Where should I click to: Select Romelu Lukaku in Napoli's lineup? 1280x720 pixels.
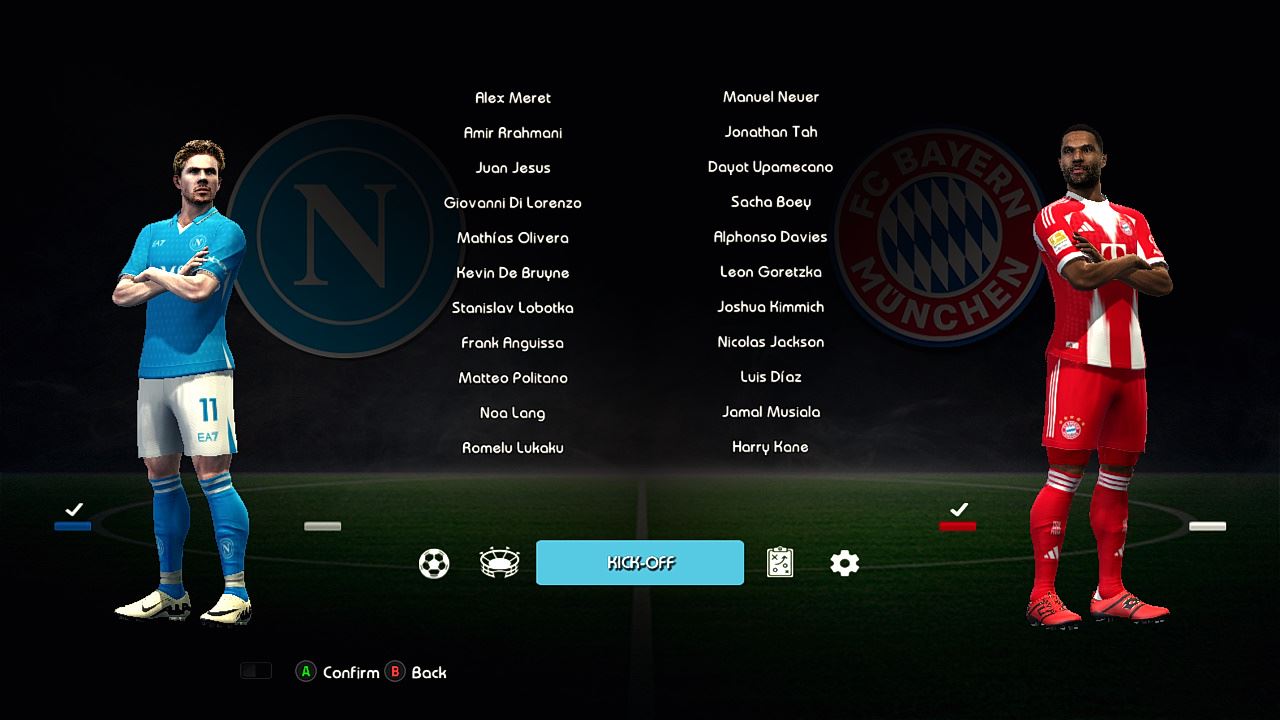coord(513,448)
